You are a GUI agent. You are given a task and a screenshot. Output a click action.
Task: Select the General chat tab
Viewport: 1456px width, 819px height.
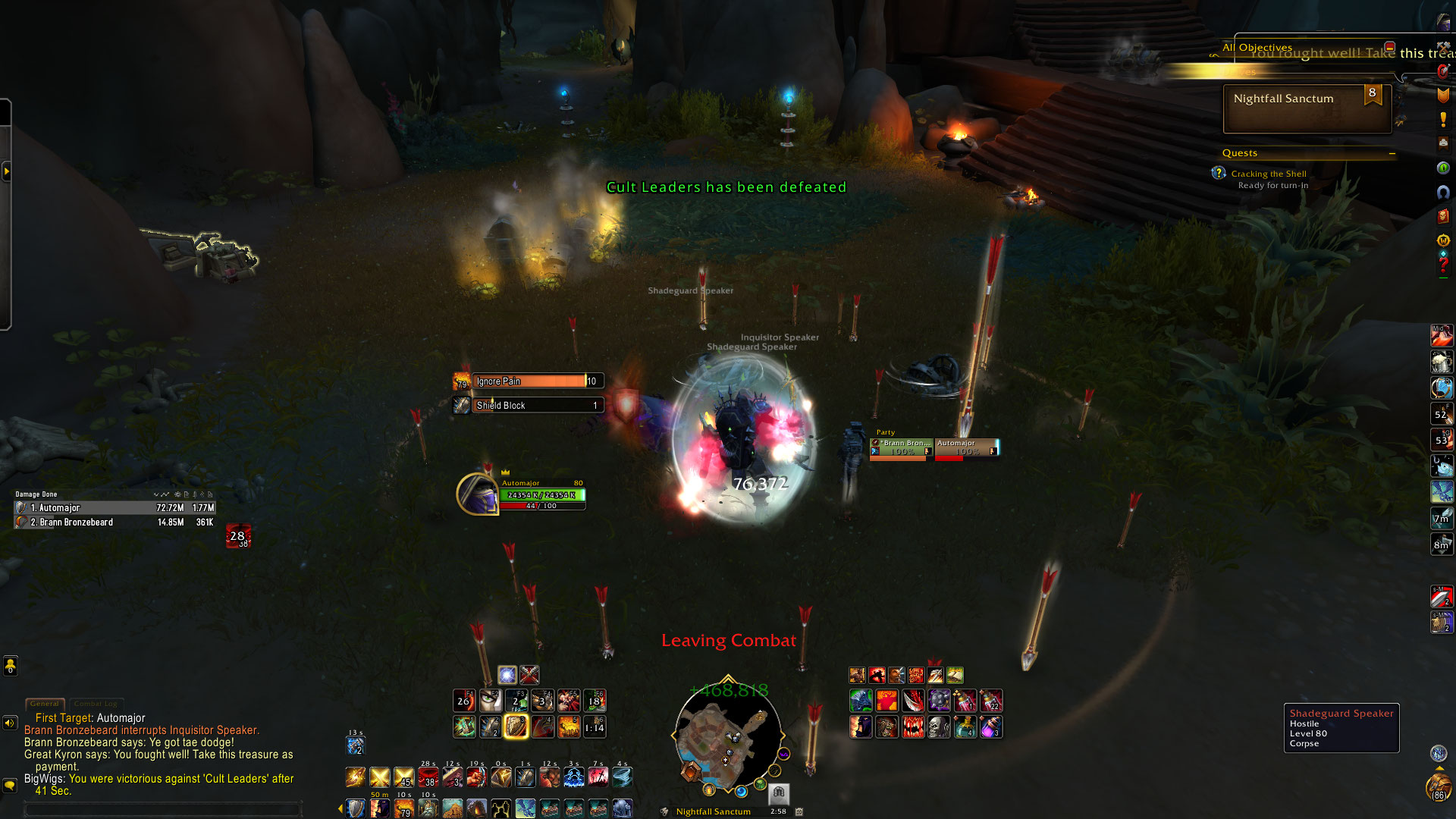coord(45,704)
